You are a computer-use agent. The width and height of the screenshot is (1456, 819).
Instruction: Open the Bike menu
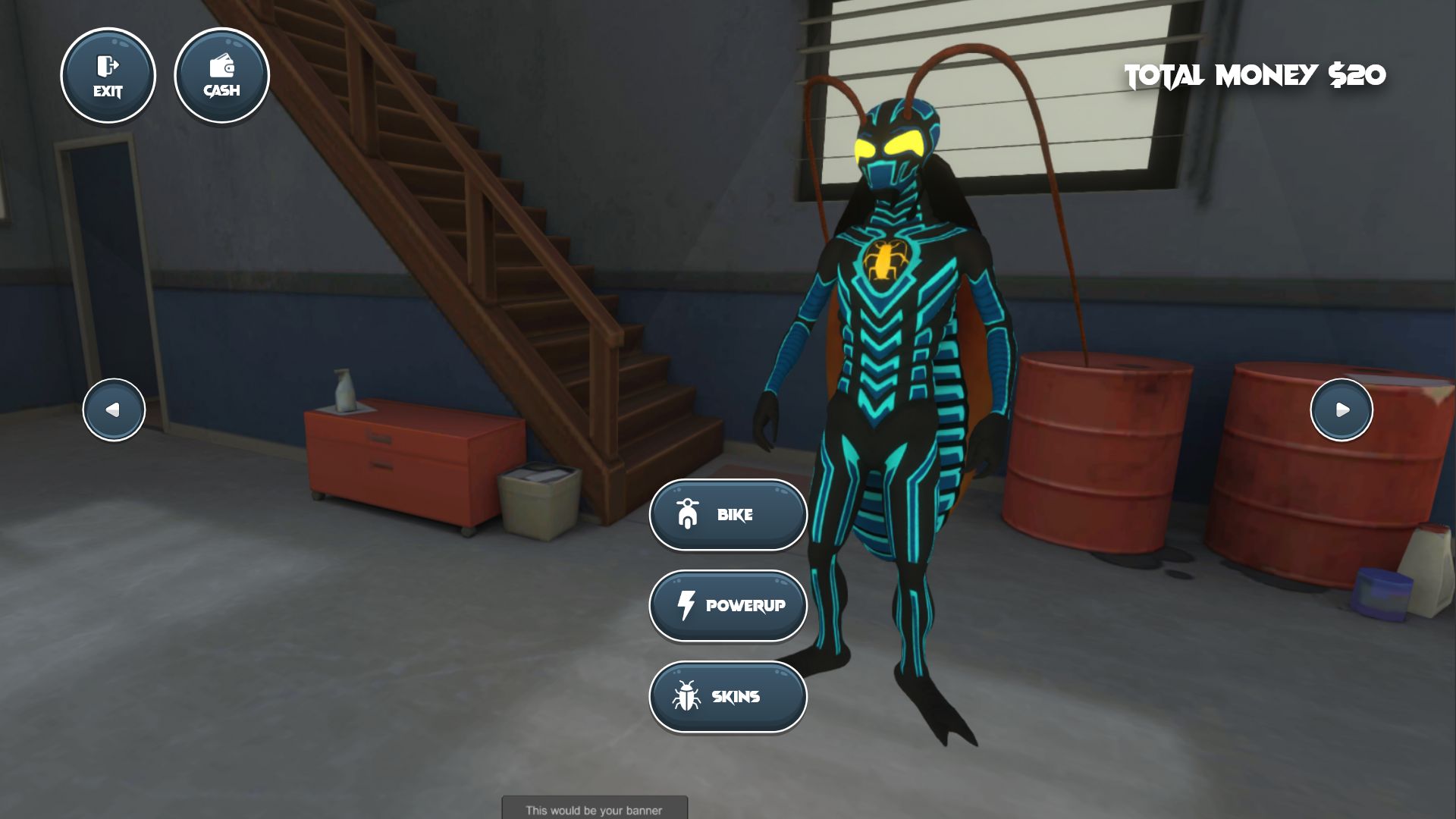coord(728,515)
